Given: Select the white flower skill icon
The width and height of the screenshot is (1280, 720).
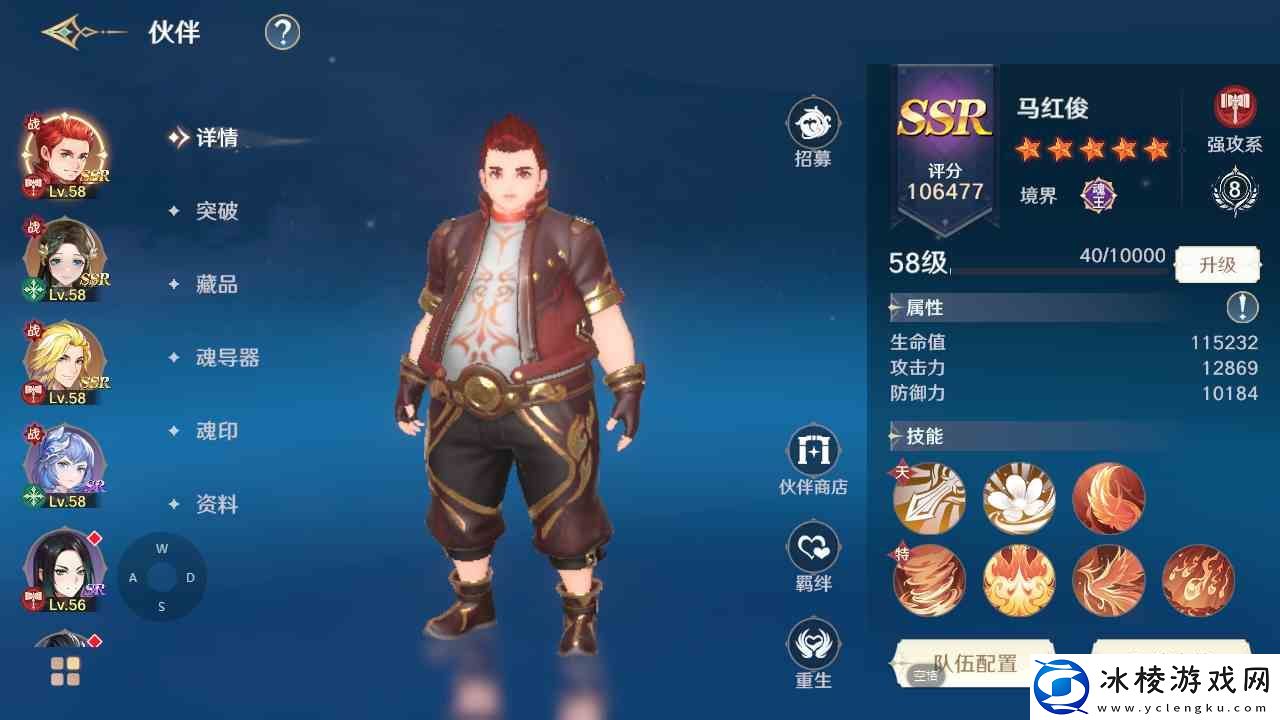Looking at the screenshot, I should [1018, 497].
